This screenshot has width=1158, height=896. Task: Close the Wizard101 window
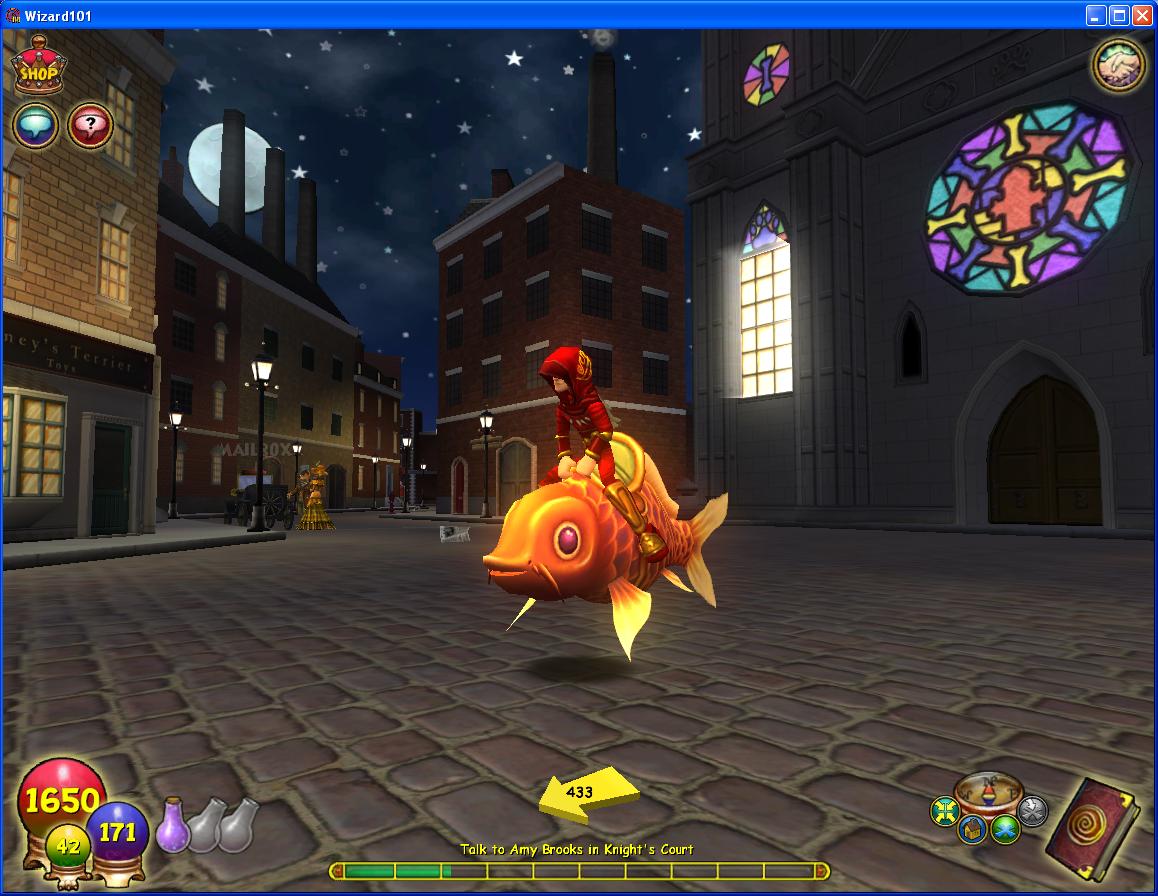1141,15
